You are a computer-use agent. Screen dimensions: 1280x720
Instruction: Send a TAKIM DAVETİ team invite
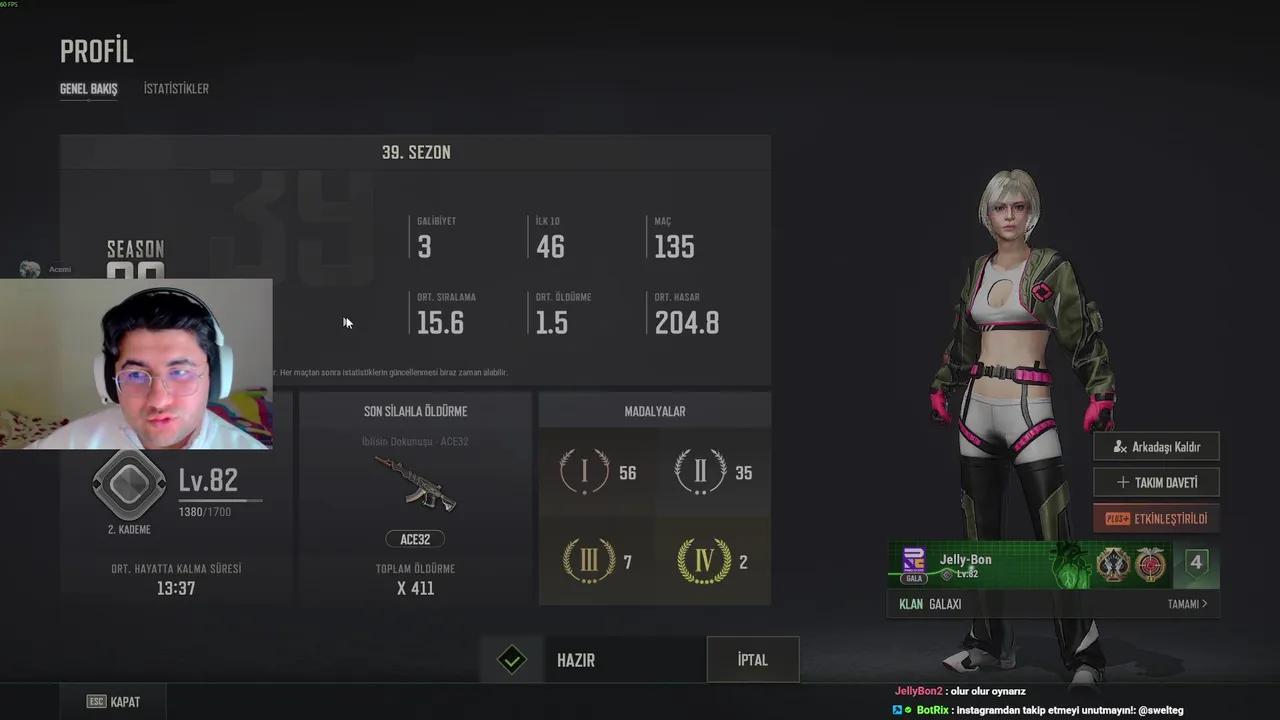click(x=1156, y=482)
